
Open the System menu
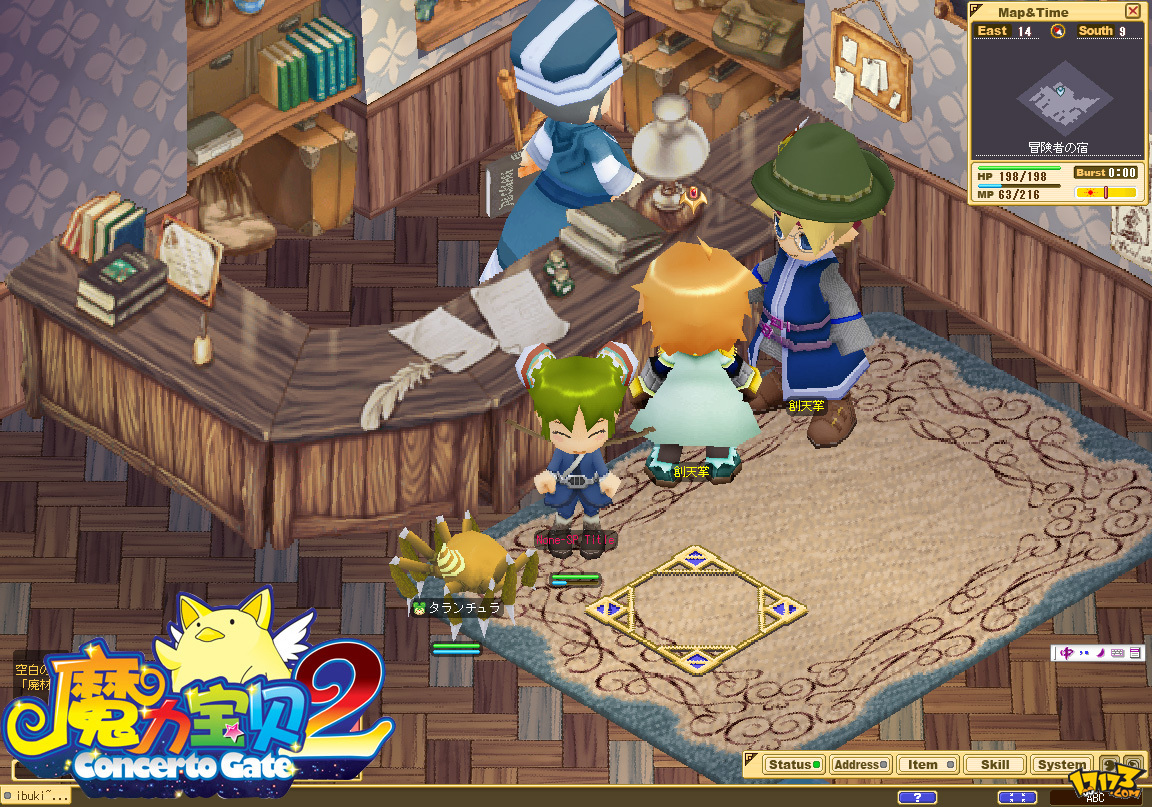(1061, 765)
